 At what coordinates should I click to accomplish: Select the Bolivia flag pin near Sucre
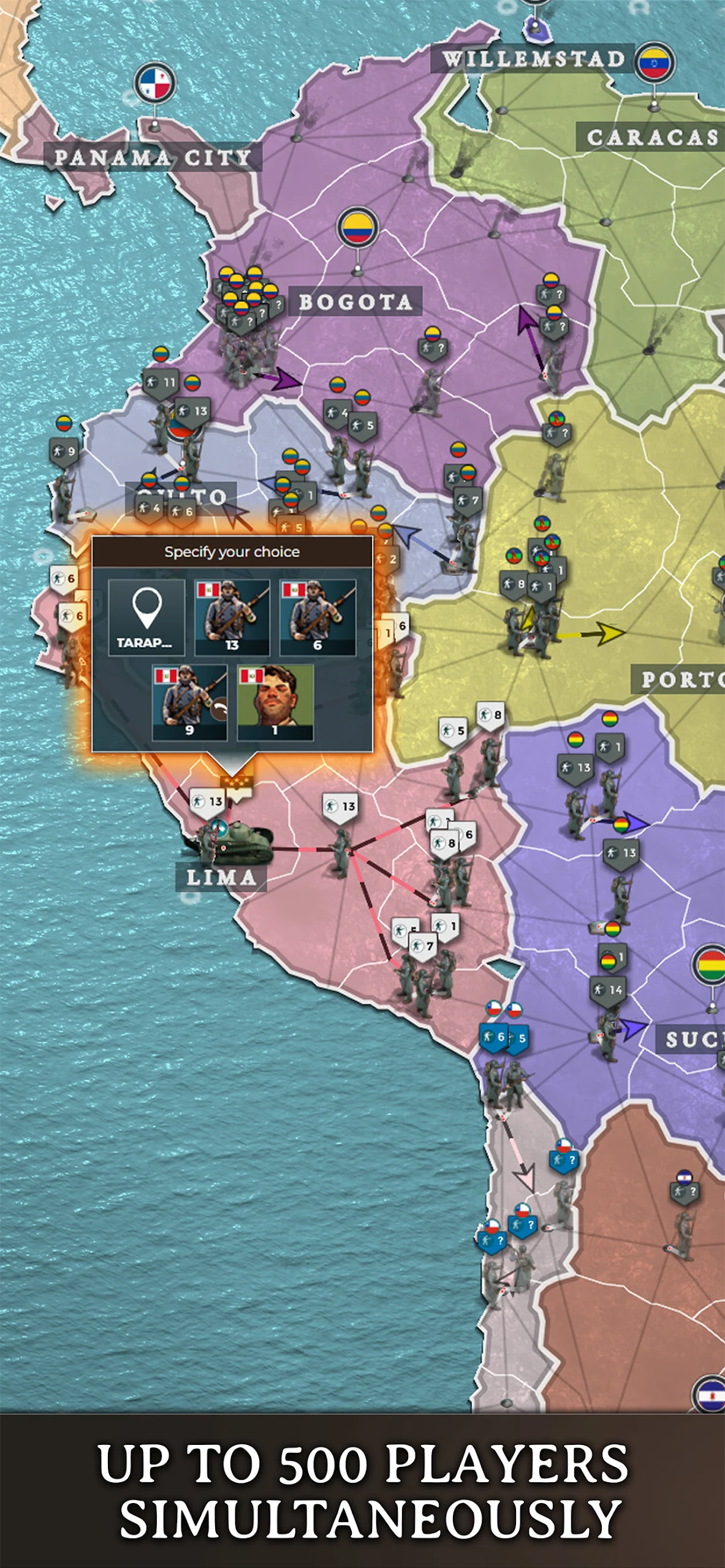point(711,965)
